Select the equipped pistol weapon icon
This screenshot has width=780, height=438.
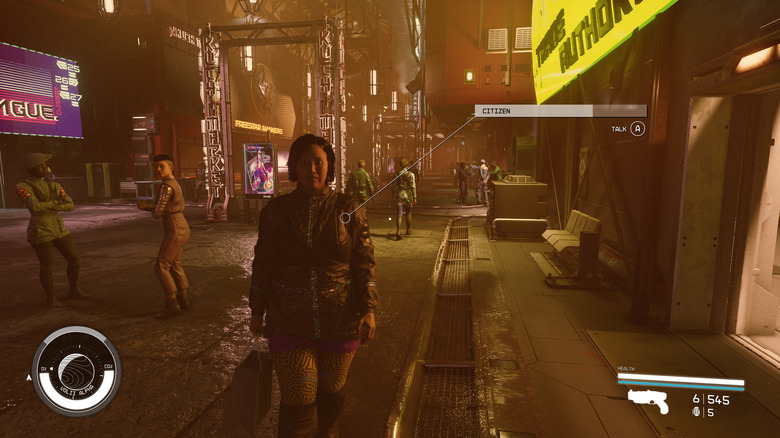tap(648, 401)
